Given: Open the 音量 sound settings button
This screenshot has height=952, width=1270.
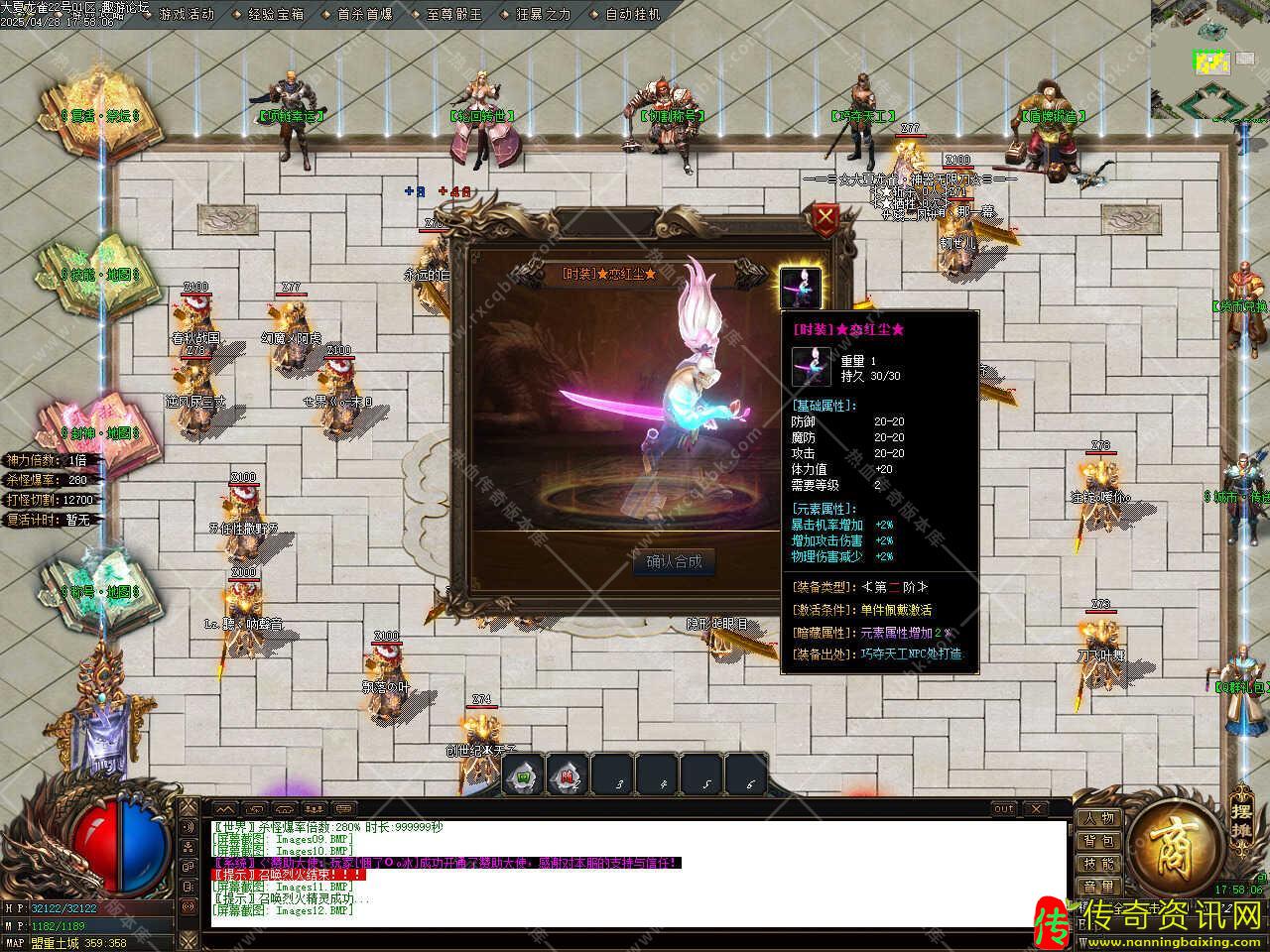Looking at the screenshot, I should [x=1098, y=886].
